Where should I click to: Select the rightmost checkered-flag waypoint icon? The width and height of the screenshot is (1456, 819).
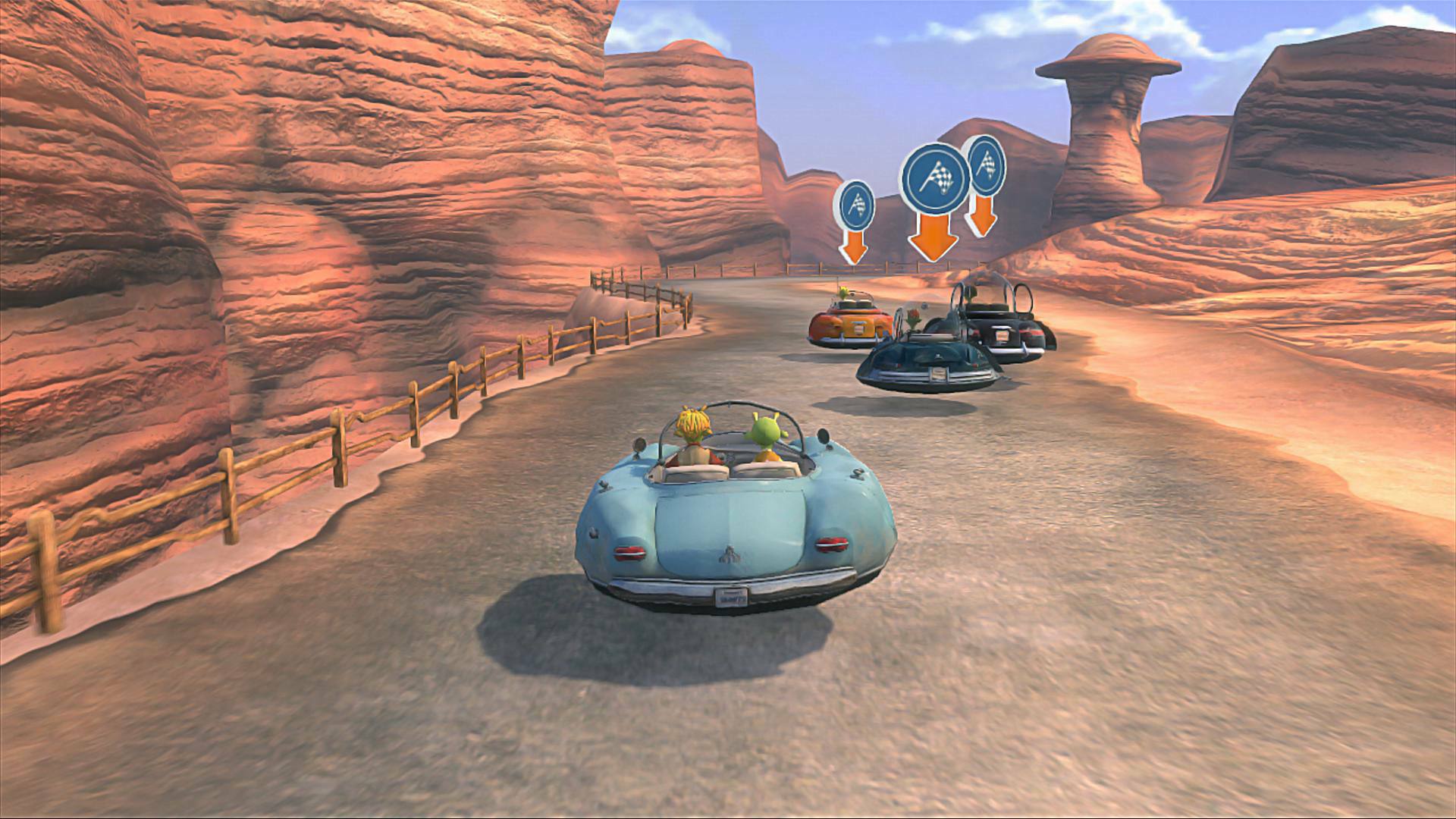[988, 168]
